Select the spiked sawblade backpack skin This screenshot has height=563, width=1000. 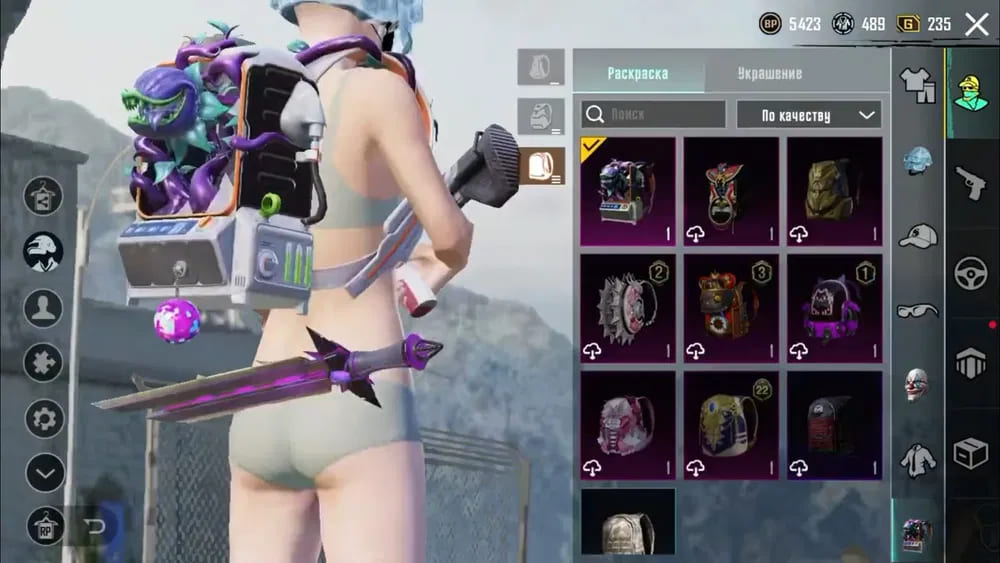click(628, 308)
